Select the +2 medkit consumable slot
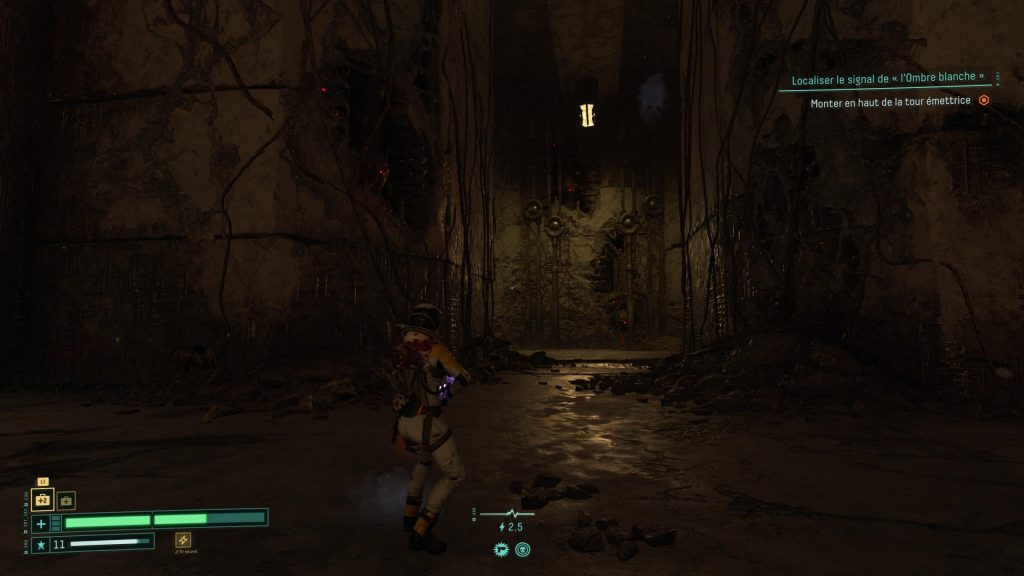Screen dimensions: 1024x576 [43, 499]
